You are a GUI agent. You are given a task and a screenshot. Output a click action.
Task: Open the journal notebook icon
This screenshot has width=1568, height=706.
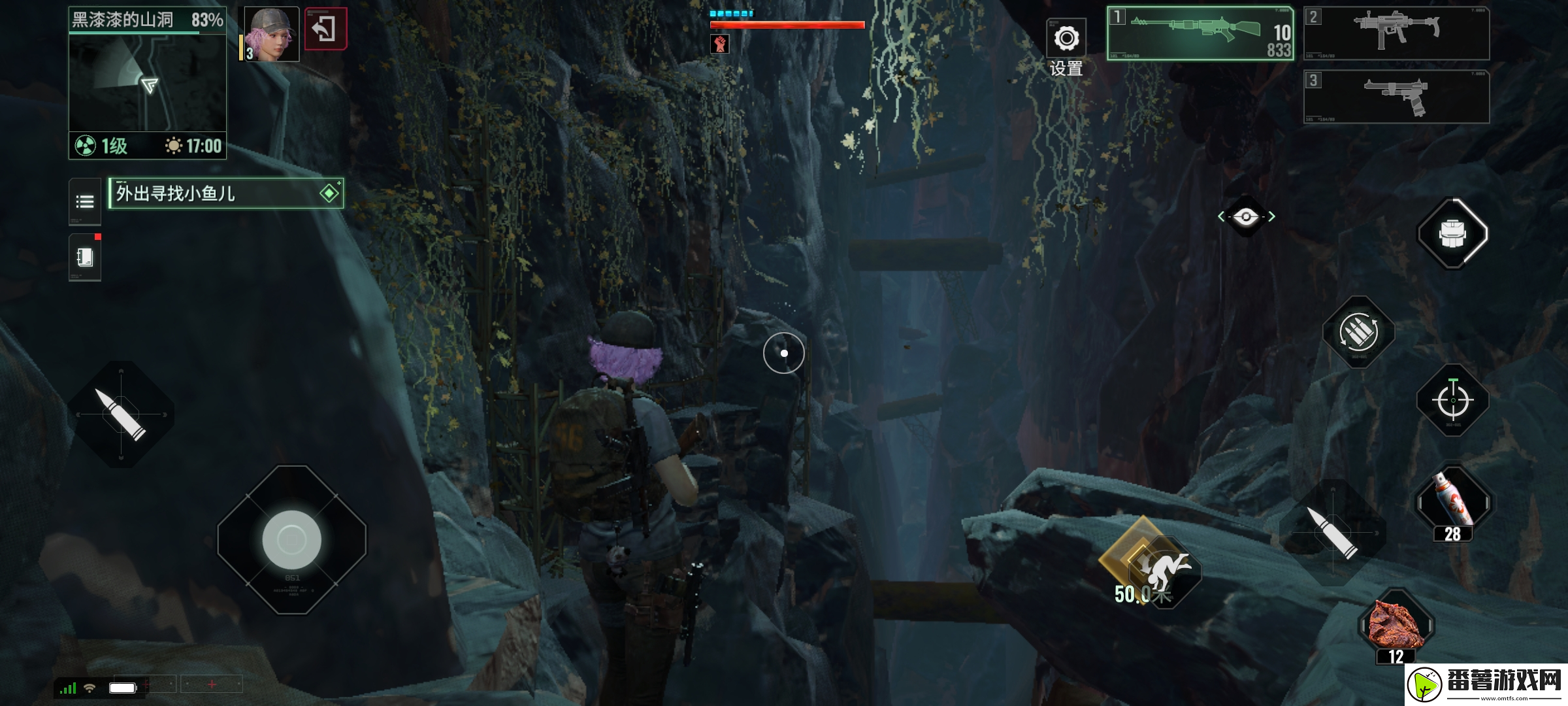tap(85, 258)
